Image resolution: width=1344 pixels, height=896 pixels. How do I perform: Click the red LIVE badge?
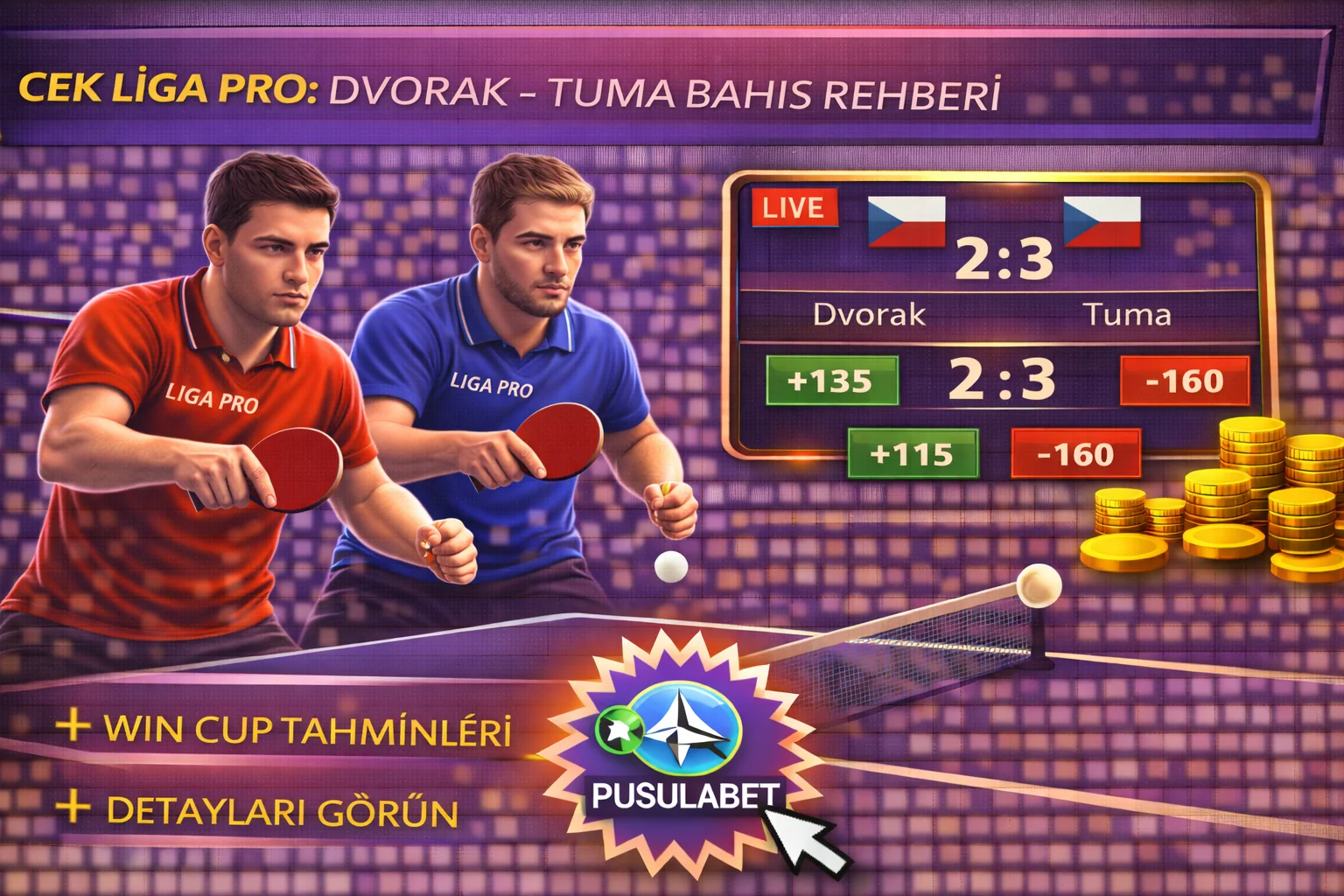tap(794, 208)
